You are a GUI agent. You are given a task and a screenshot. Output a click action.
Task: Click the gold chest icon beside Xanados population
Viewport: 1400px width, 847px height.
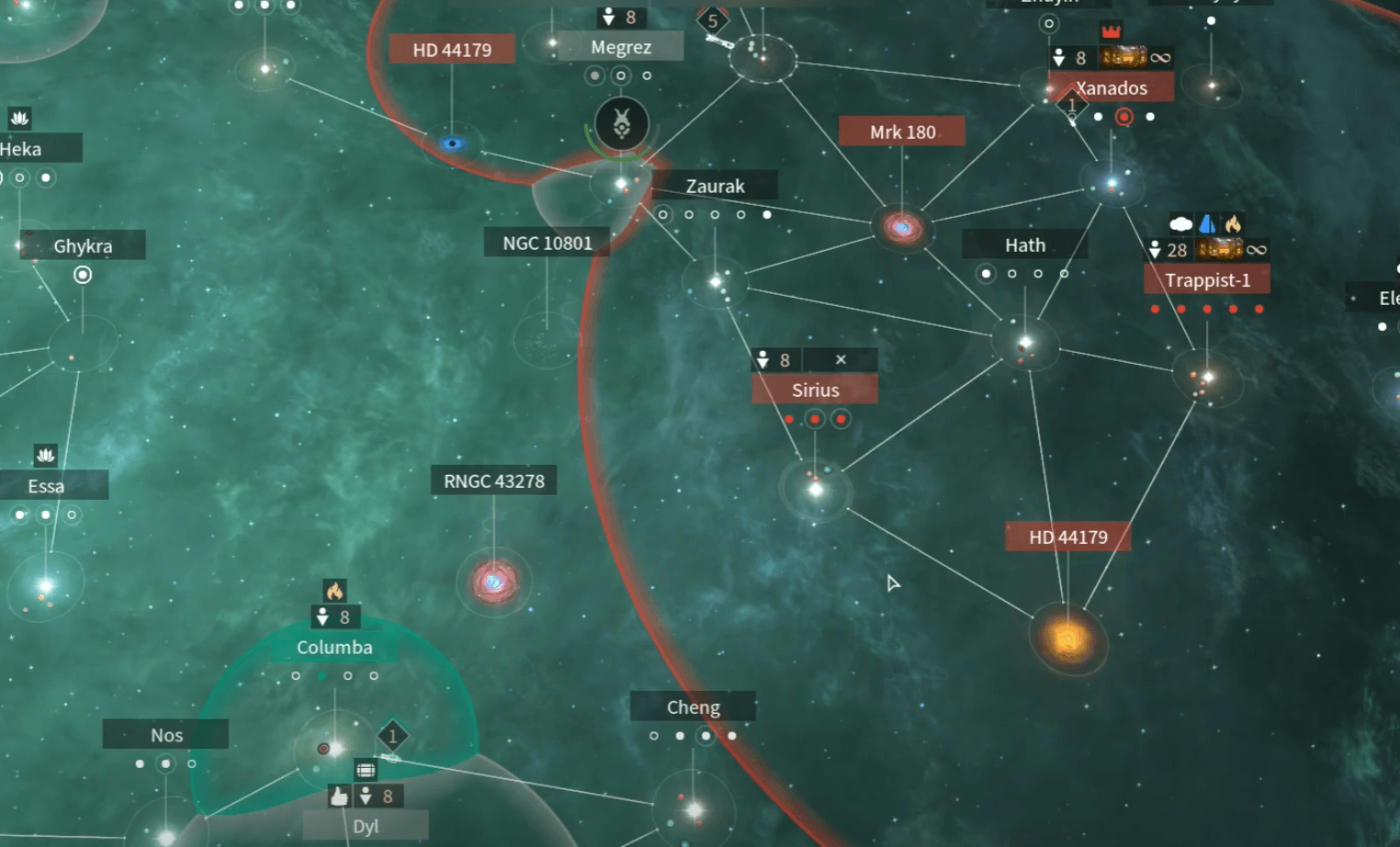(1124, 57)
